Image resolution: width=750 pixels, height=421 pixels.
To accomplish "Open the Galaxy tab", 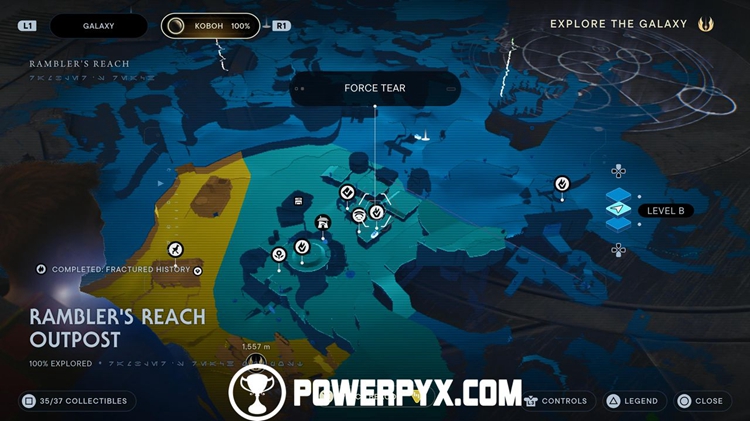I will (x=98, y=26).
